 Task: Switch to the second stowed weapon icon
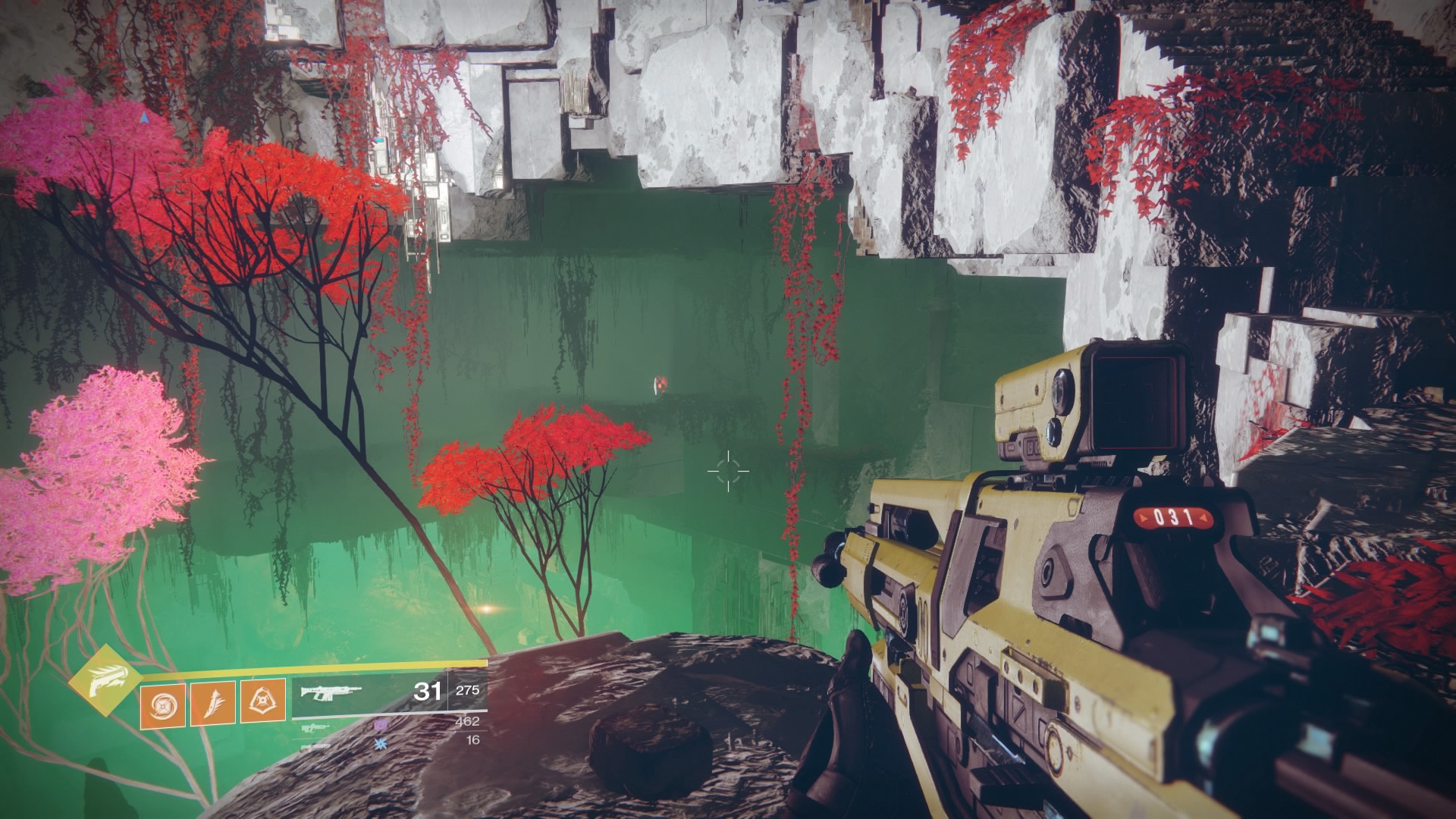click(x=314, y=746)
